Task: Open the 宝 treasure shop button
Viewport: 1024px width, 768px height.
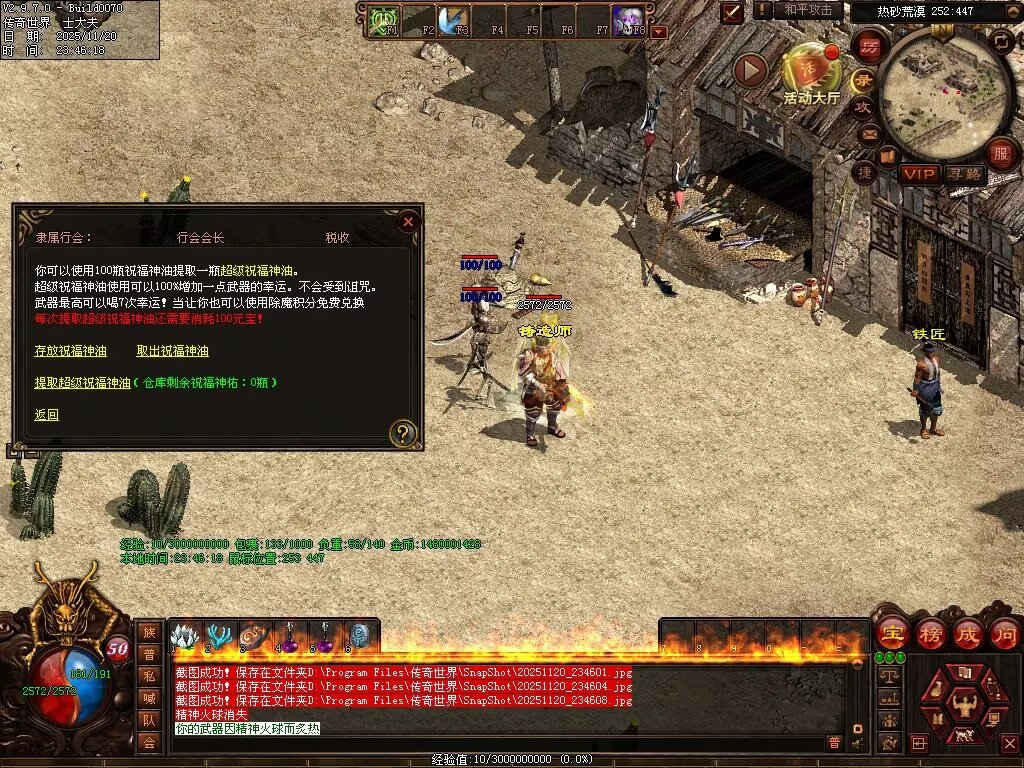Action: coord(891,634)
